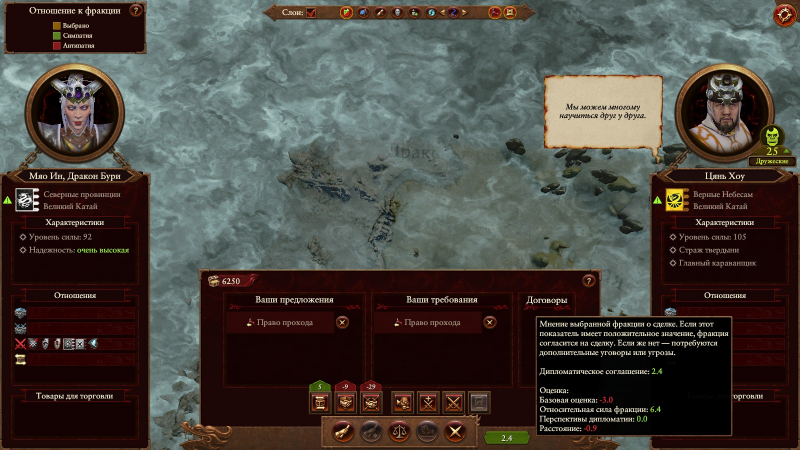Open the game menu in top-right corner
This screenshot has height=450, width=800.
point(785,14)
